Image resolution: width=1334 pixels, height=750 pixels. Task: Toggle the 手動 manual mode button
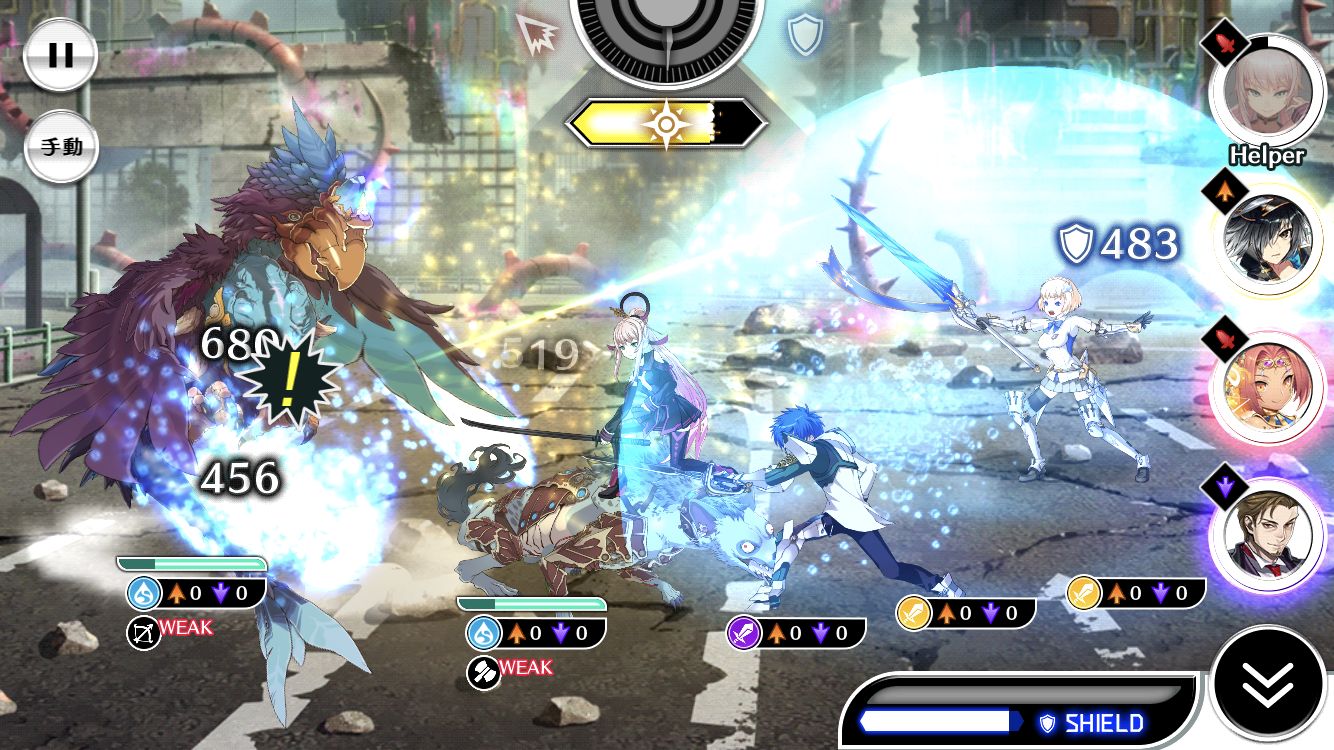point(61,146)
